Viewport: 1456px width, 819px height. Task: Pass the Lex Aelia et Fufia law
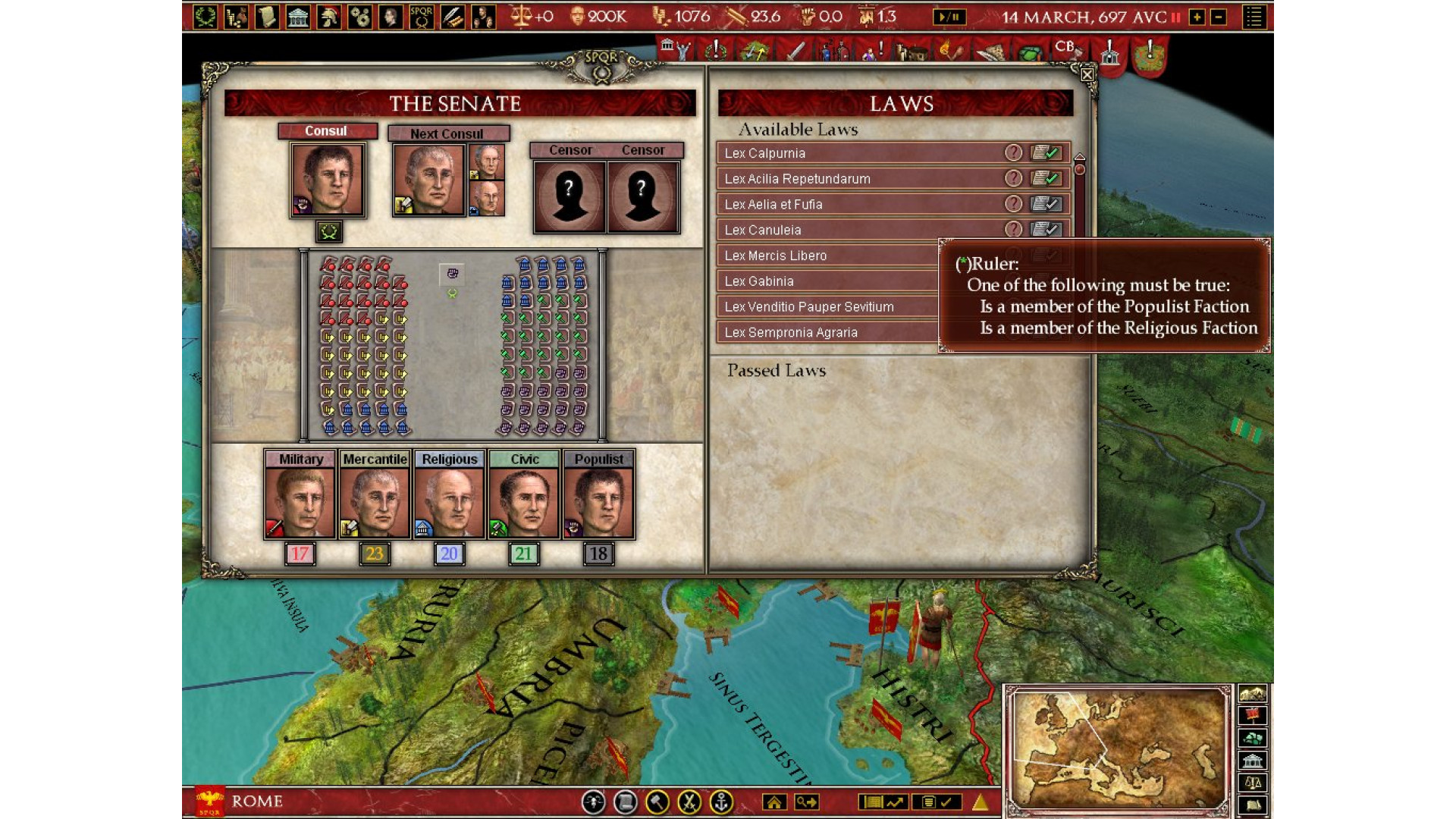click(x=1046, y=204)
